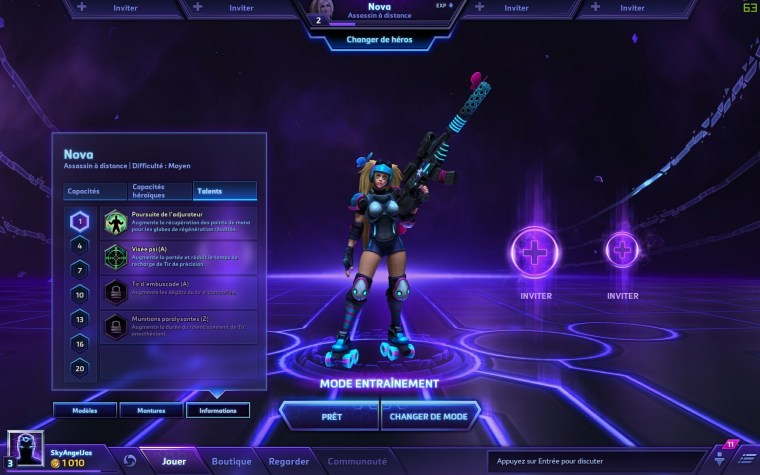Open the Modèles skins panel
760x475 pixels.
pos(84,410)
